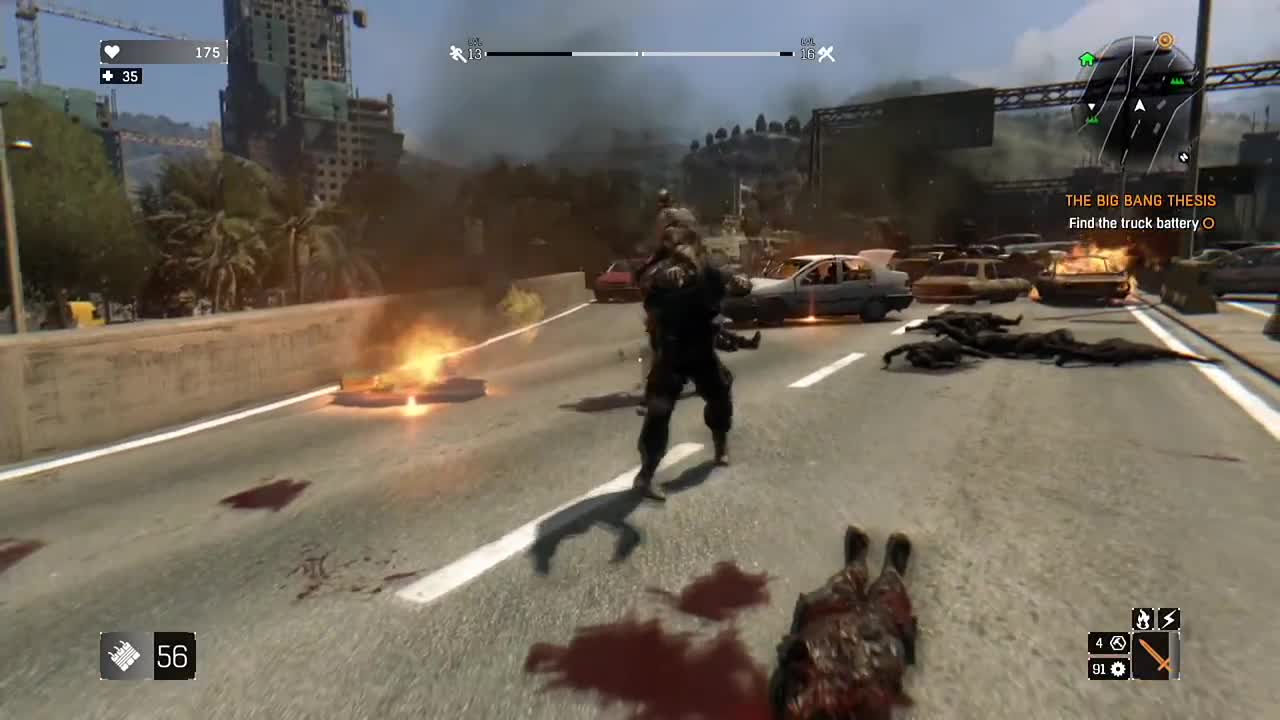Click the medkit icon showing 35

pyautogui.click(x=107, y=76)
